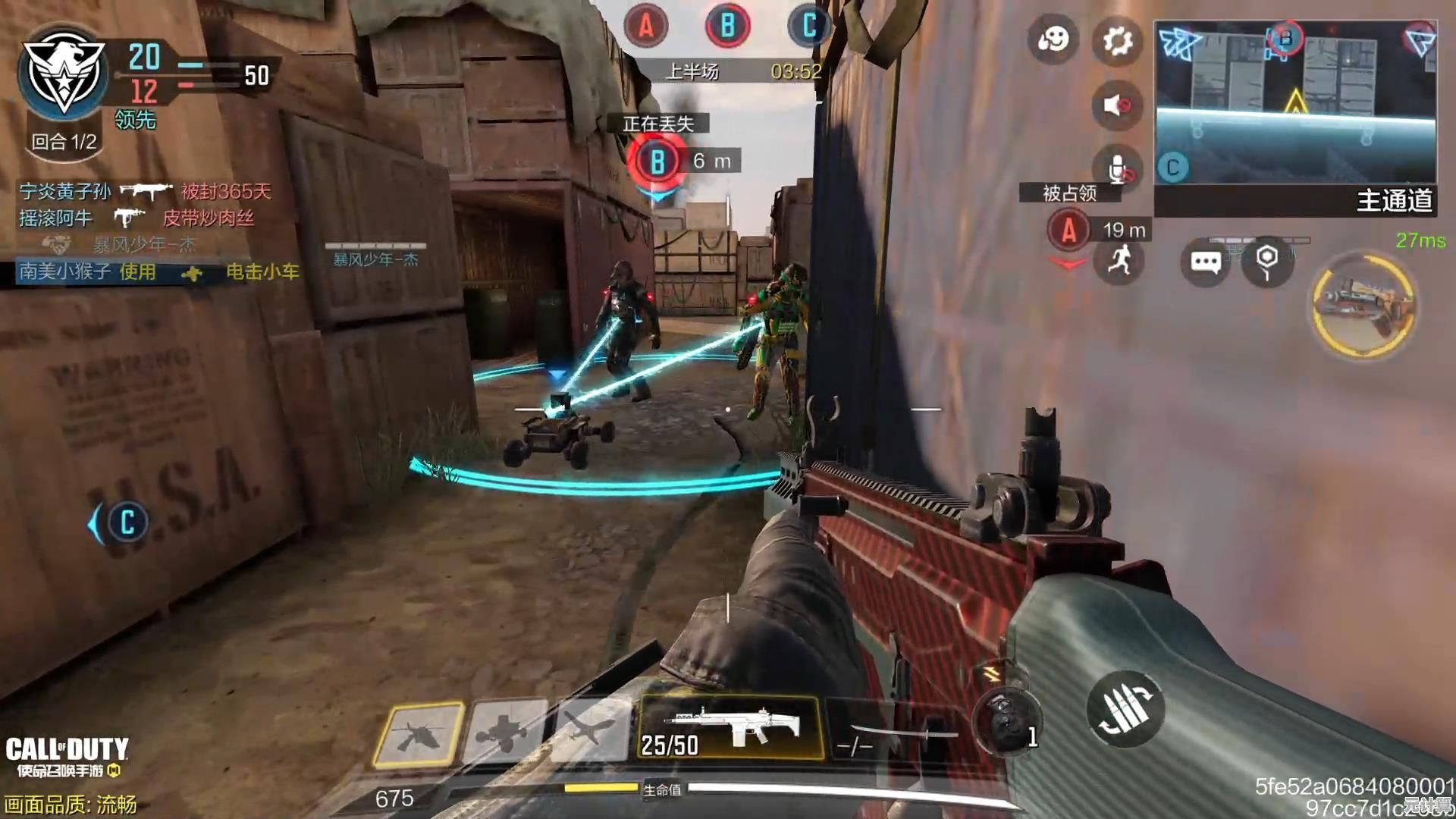Viewport: 1456px width, 819px height.
Task: Open the emote smiley menu
Action: click(1053, 39)
